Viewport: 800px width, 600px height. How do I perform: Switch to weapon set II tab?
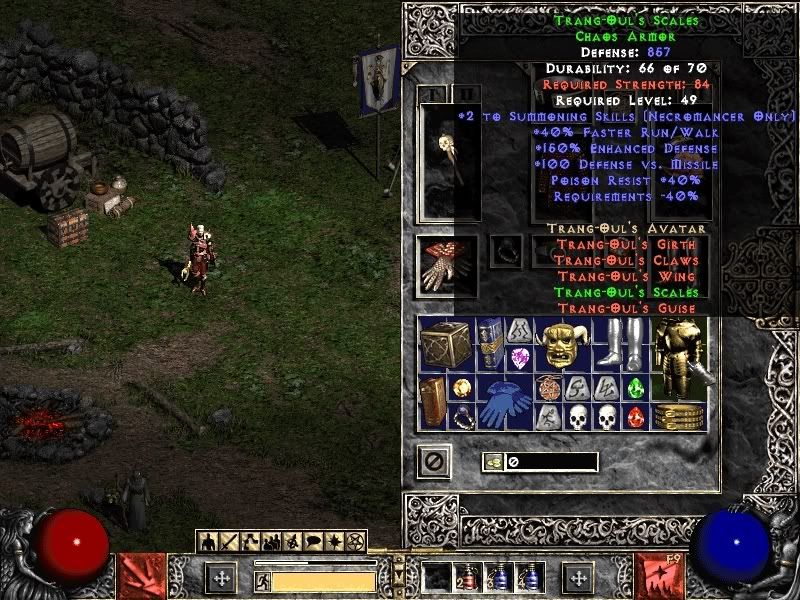(466, 94)
